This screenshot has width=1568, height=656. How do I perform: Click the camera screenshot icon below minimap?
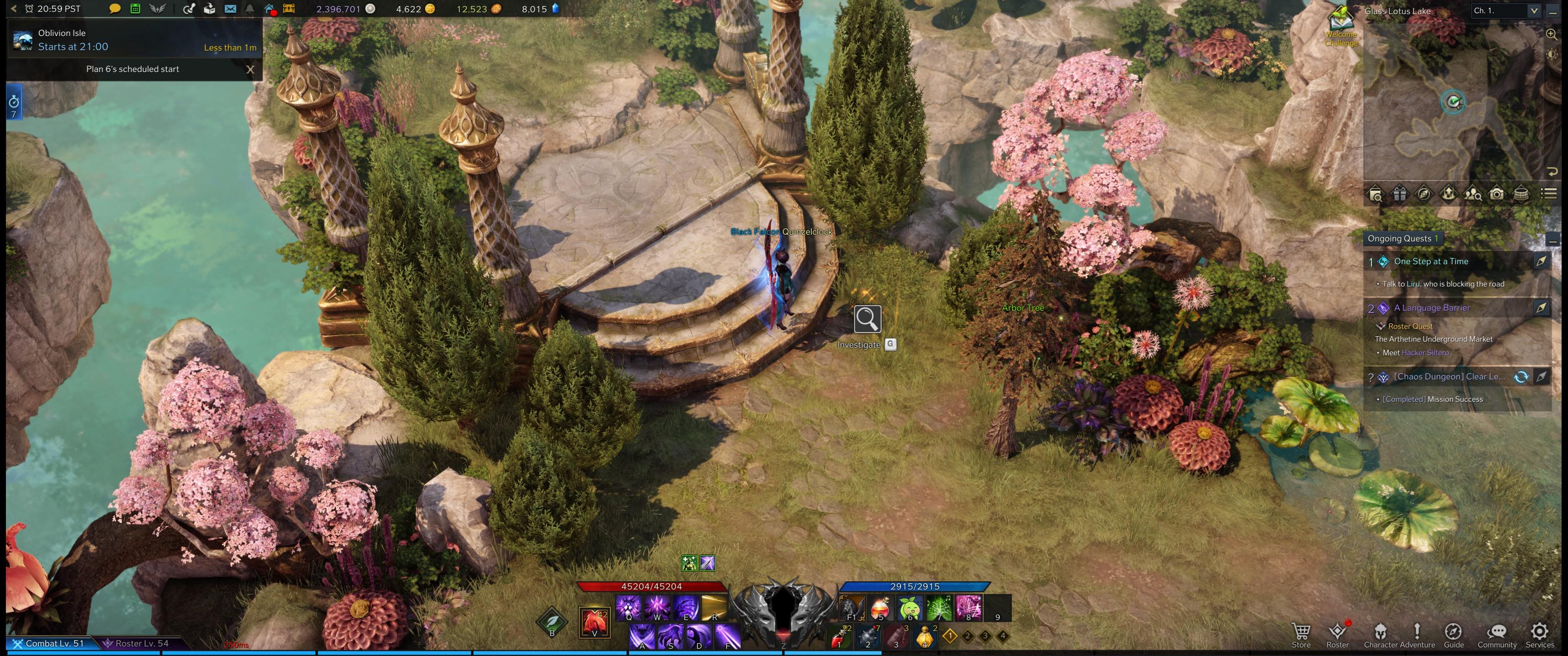(1496, 194)
